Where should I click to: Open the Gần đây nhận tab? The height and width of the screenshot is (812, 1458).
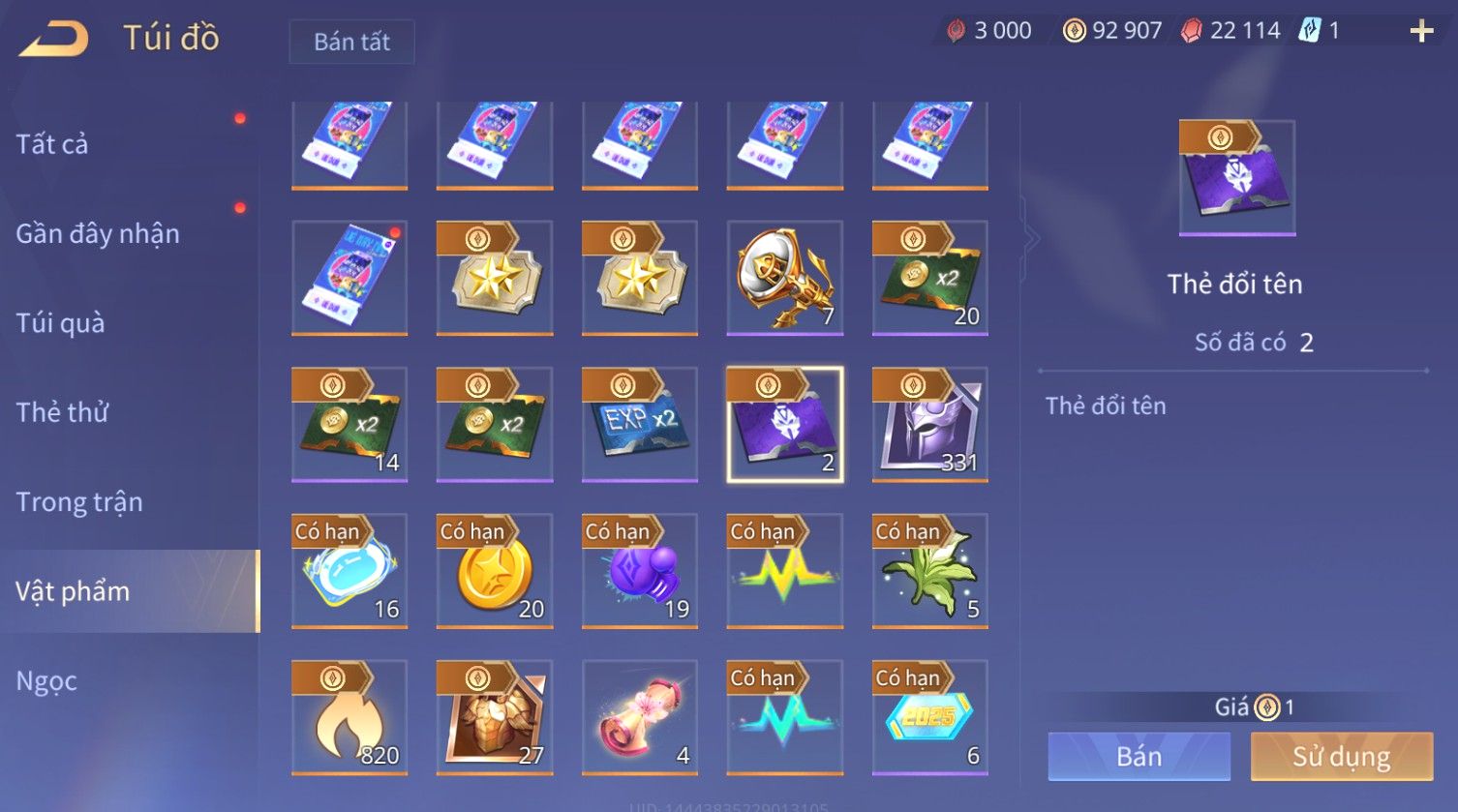point(98,233)
